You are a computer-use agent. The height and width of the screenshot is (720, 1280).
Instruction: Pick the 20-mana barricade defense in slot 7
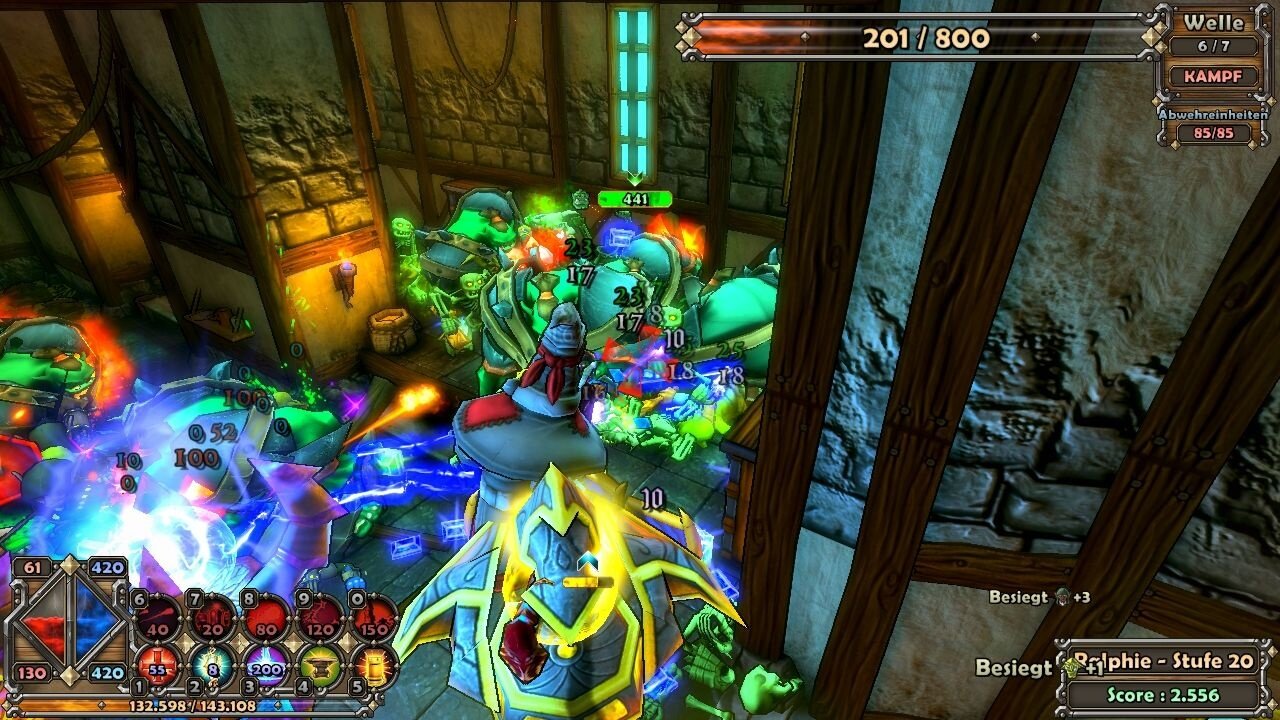click(x=212, y=618)
